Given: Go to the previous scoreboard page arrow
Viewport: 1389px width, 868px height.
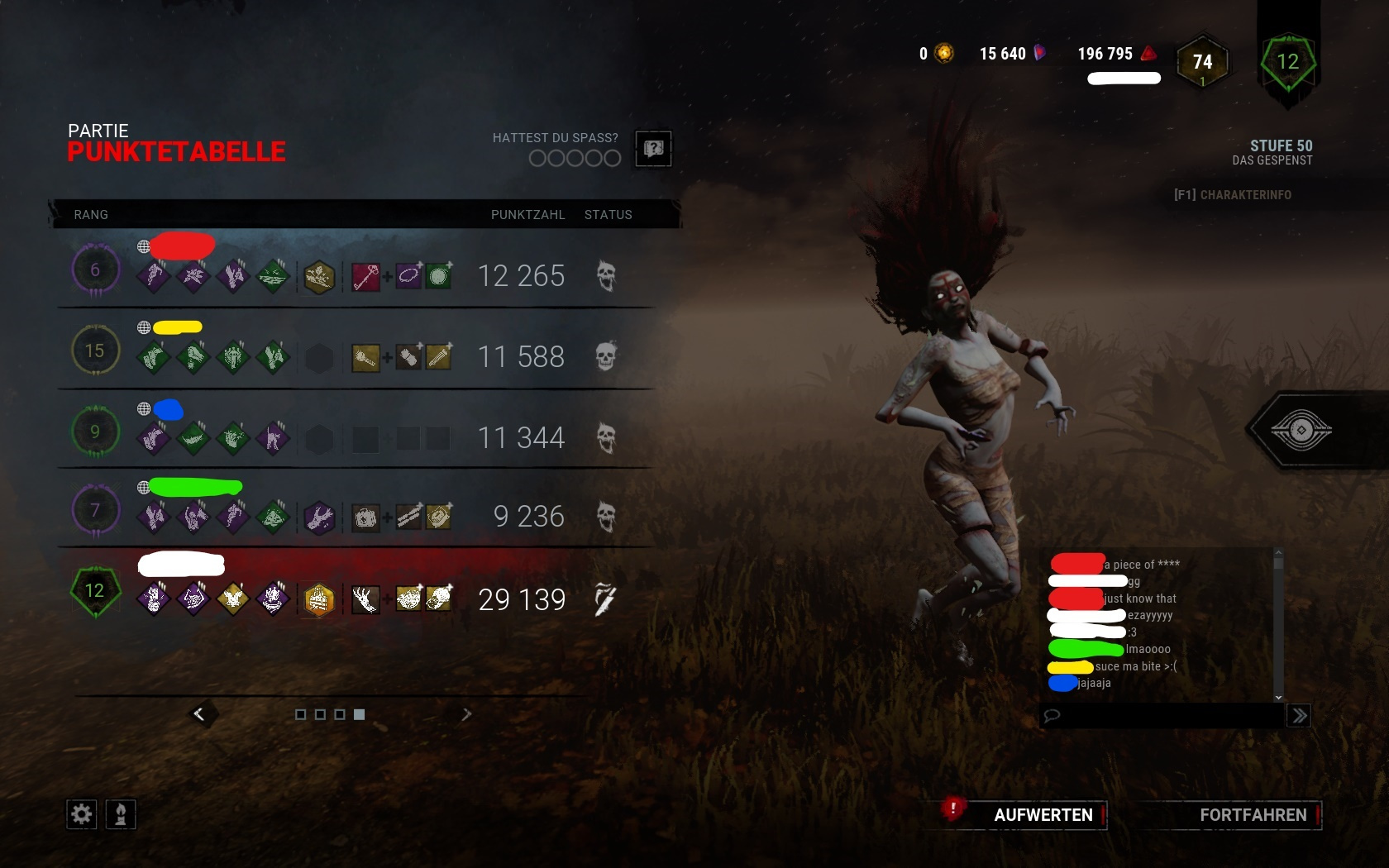Looking at the screenshot, I should (199, 713).
